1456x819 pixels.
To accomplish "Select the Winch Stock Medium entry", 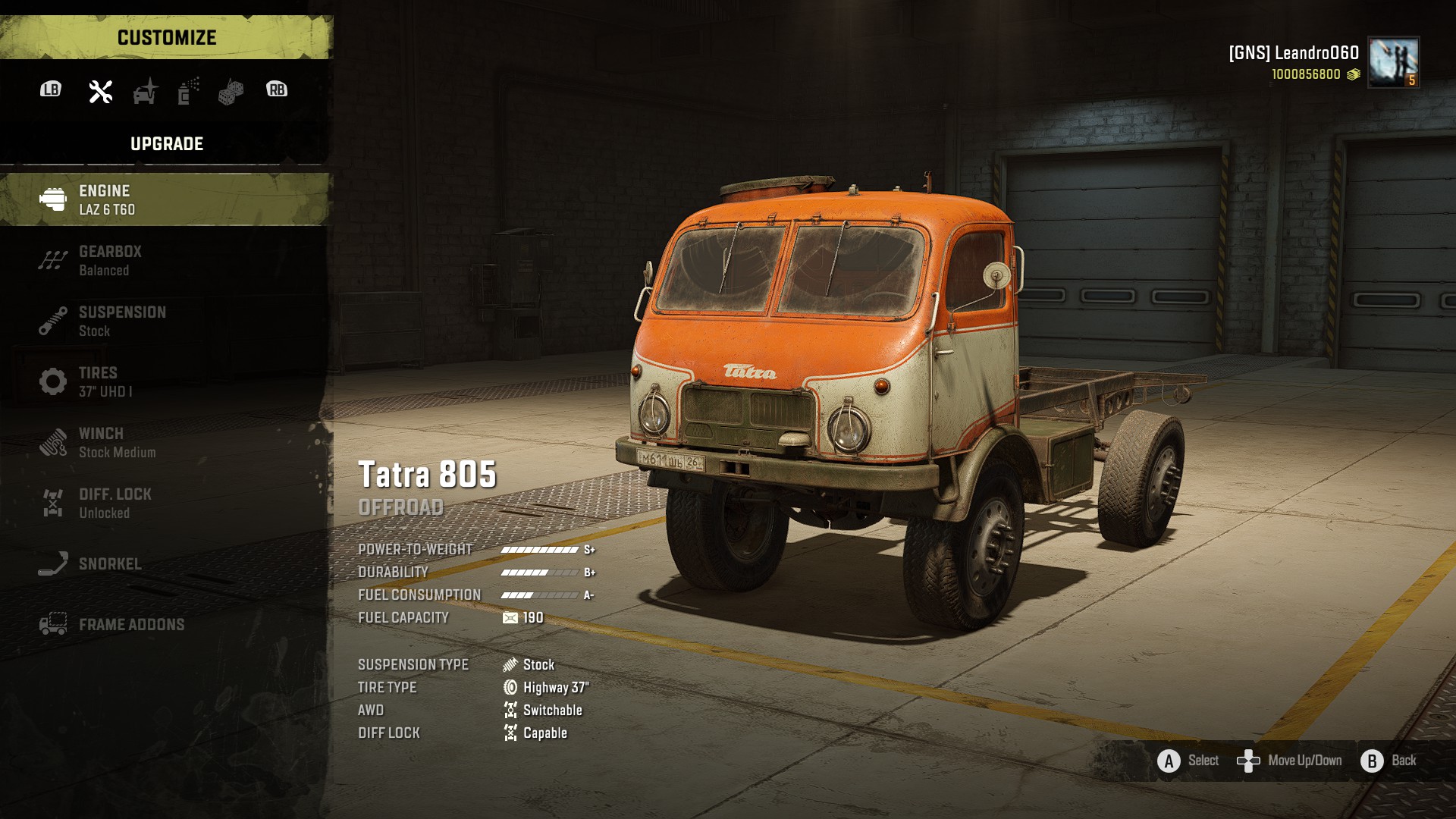I will click(x=165, y=442).
